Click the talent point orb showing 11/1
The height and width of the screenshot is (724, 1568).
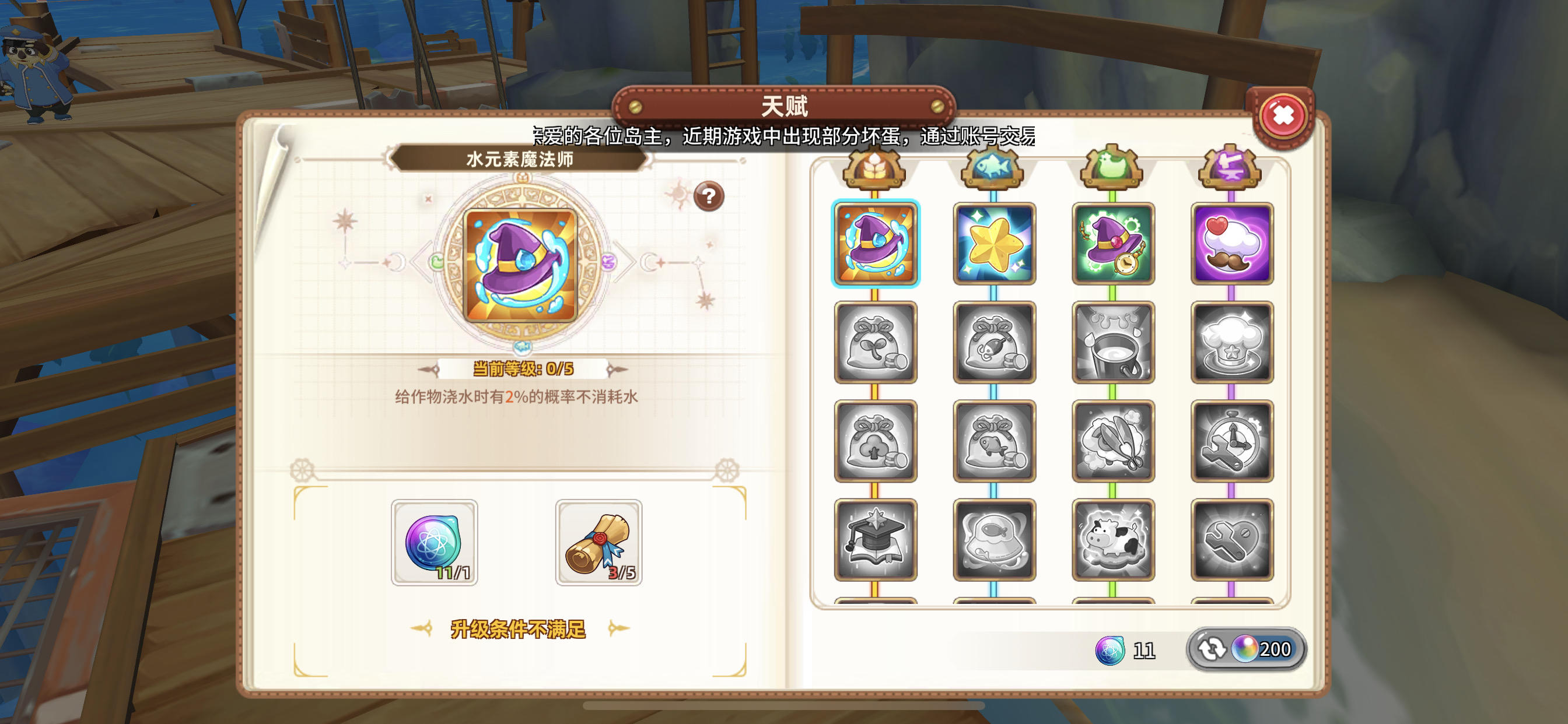(x=433, y=544)
